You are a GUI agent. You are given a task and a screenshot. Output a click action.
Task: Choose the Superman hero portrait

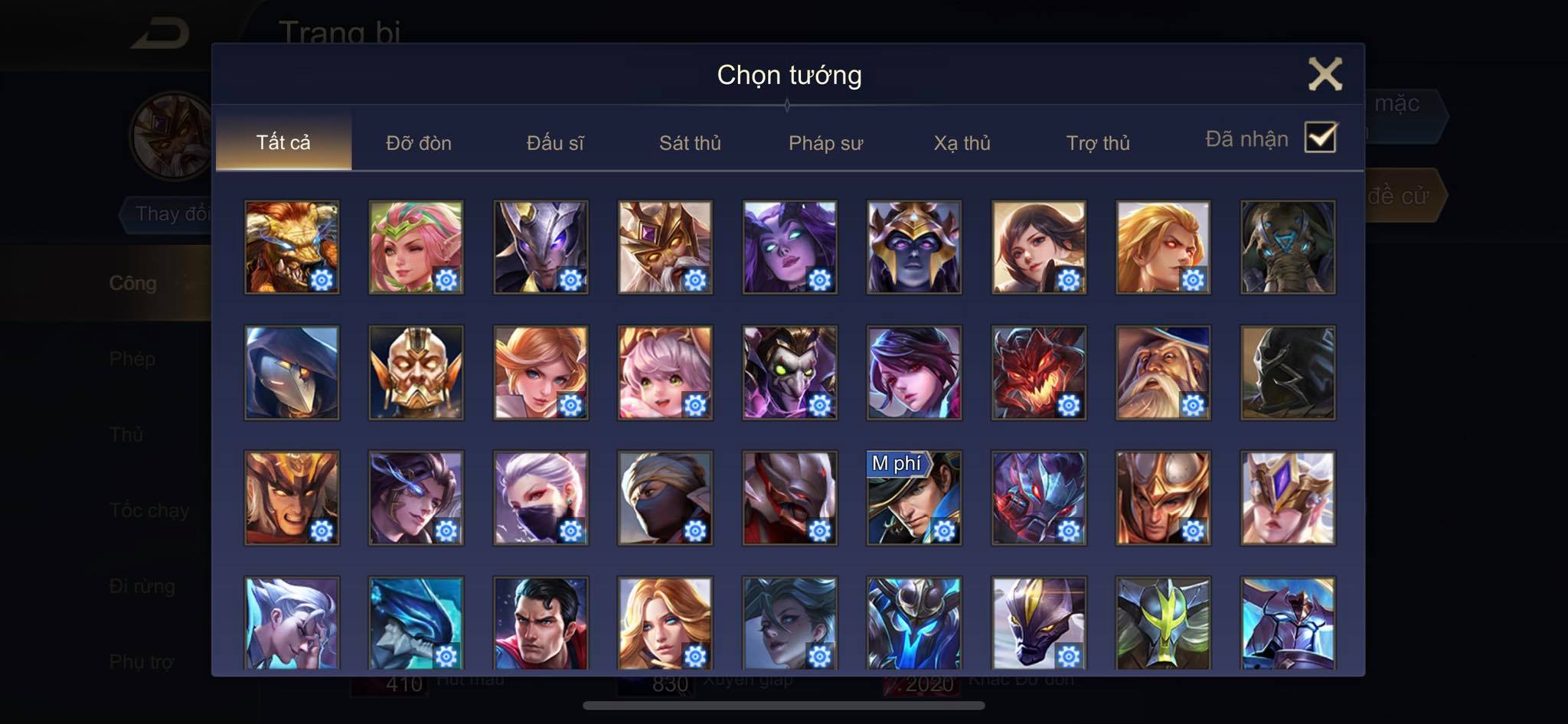[541, 622]
